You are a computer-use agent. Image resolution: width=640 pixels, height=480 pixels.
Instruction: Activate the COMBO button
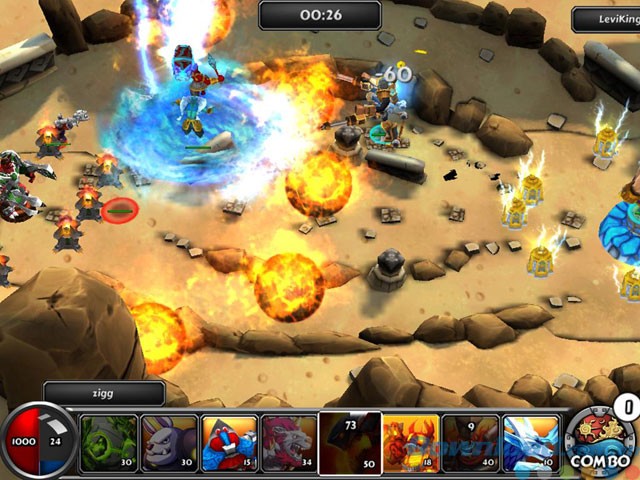pos(598,440)
